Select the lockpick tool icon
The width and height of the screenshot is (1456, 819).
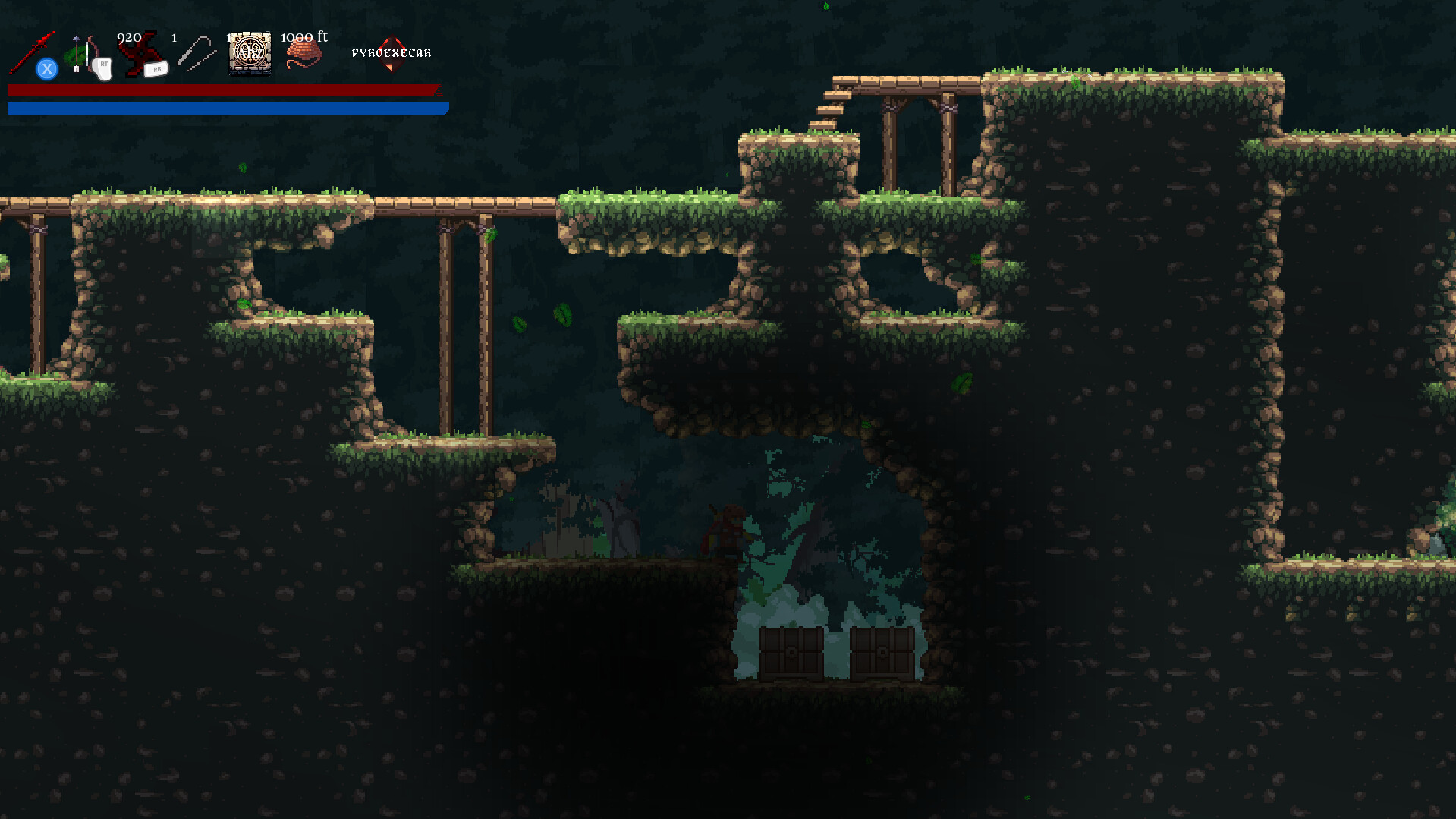[196, 53]
